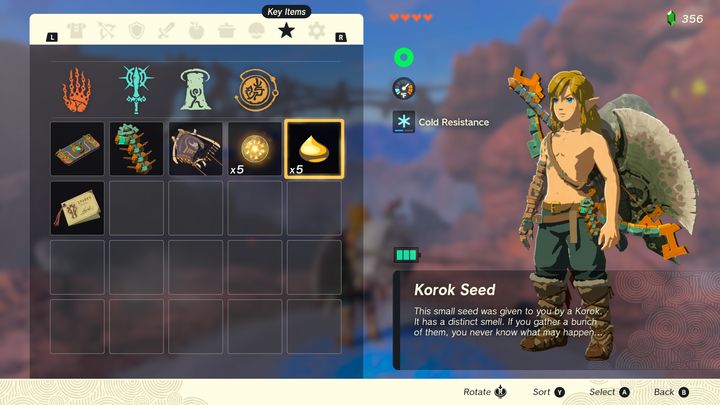
Task: Select the Ascend ability icon
Action: (x=195, y=89)
